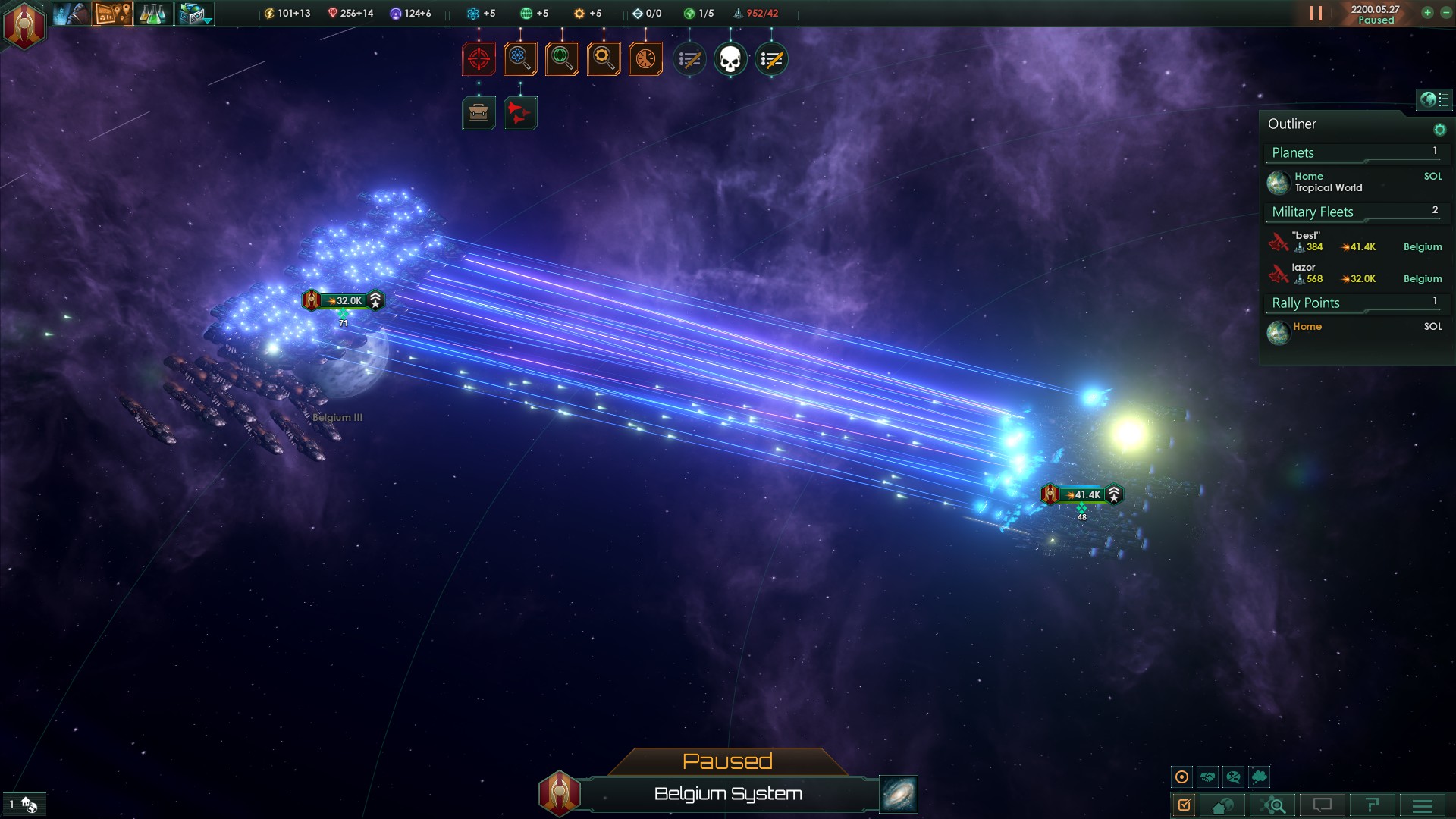1456x819 pixels.
Task: Select the 32.0K fleet marker
Action: tap(344, 301)
